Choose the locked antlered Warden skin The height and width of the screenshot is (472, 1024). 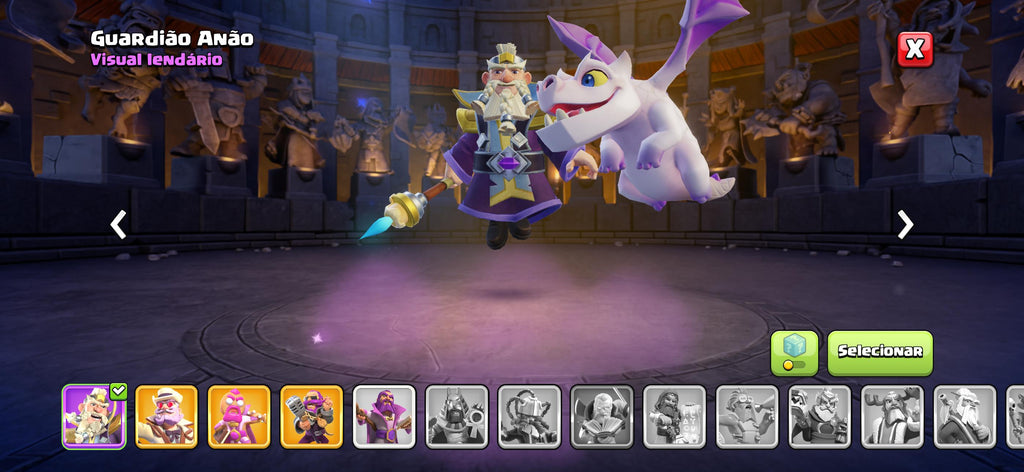point(892,416)
